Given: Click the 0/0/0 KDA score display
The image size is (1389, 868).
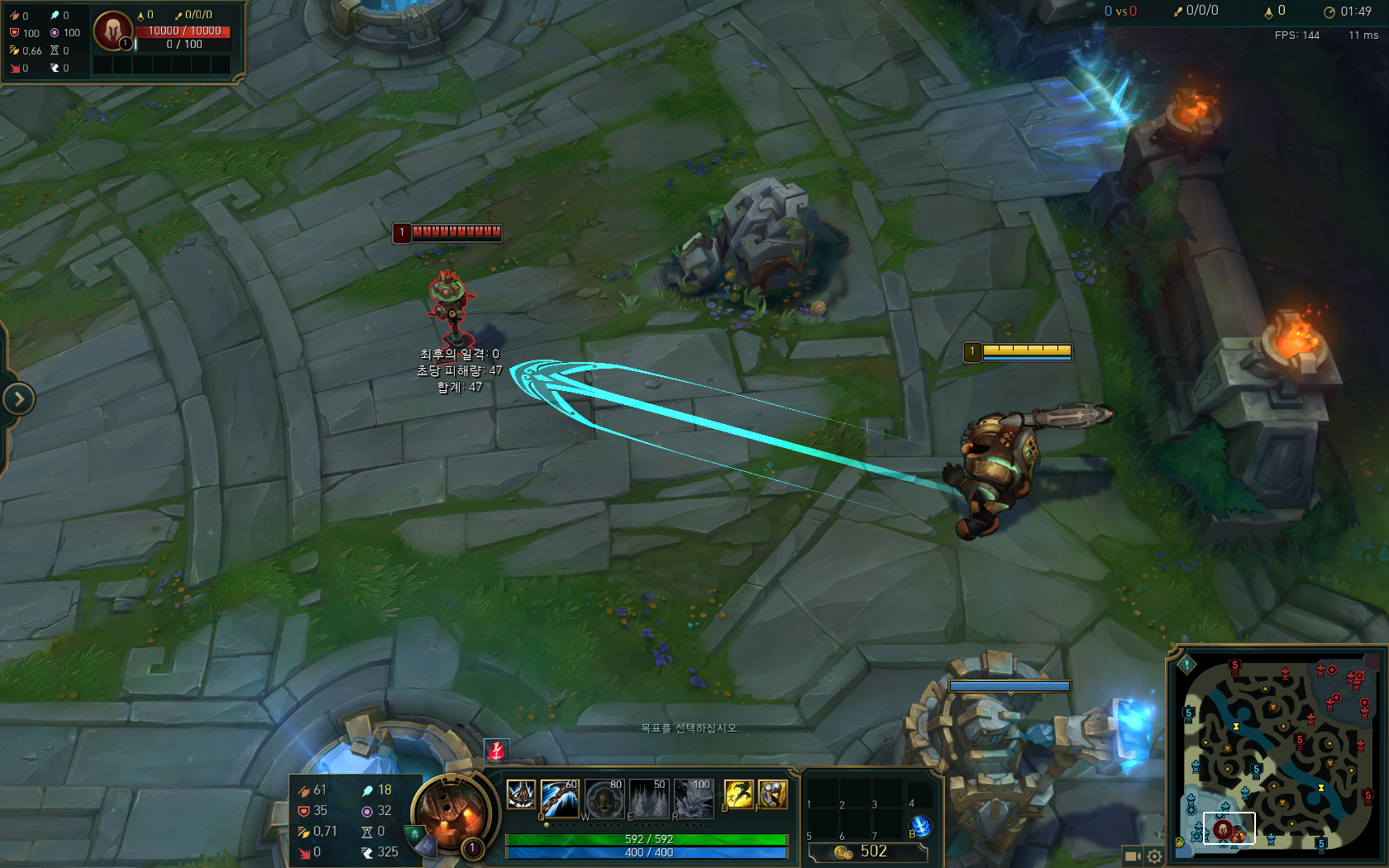Looking at the screenshot, I should click(x=1203, y=12).
